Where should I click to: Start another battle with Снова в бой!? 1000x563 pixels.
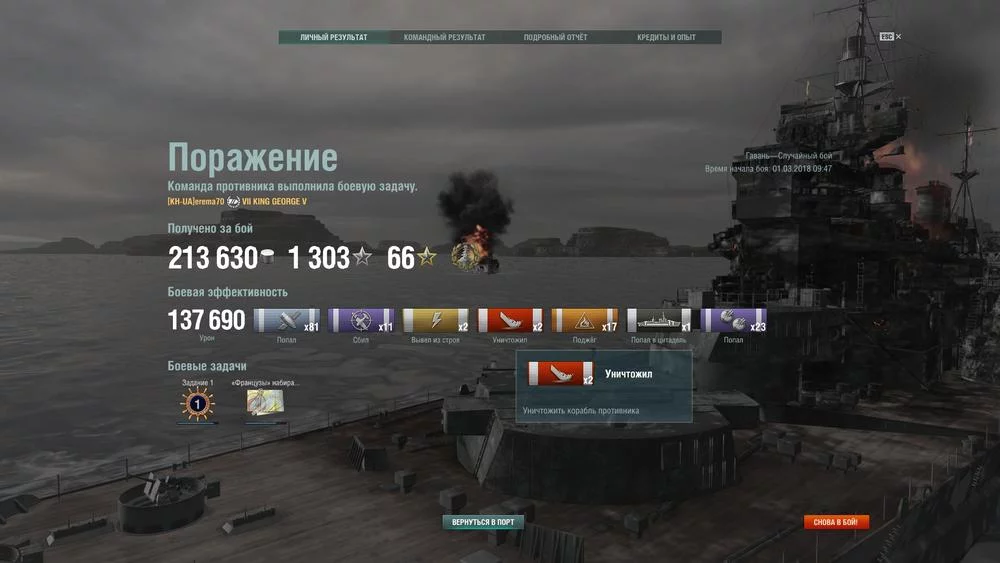tap(836, 522)
